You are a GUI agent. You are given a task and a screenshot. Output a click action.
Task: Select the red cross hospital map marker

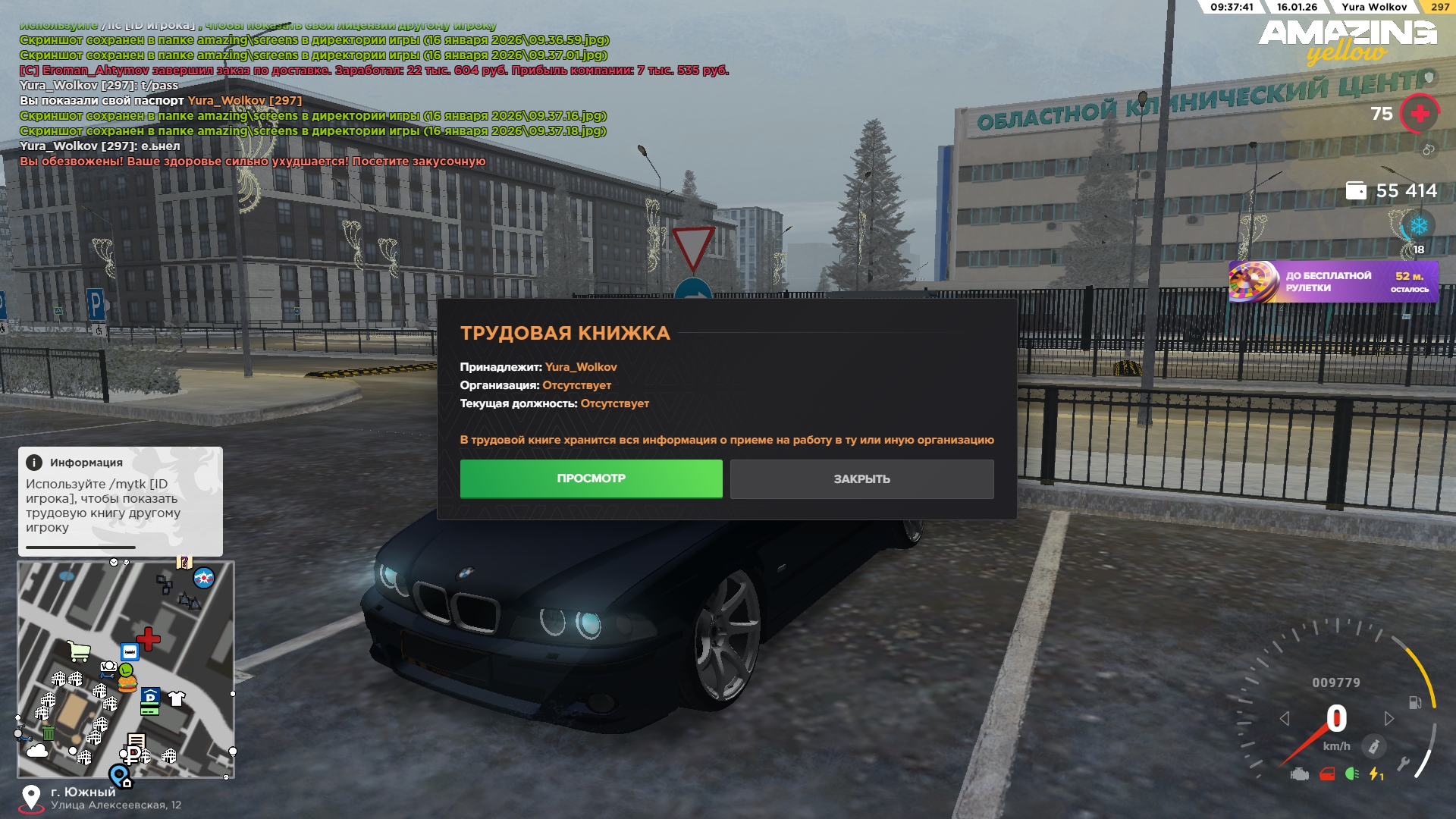[x=149, y=639]
